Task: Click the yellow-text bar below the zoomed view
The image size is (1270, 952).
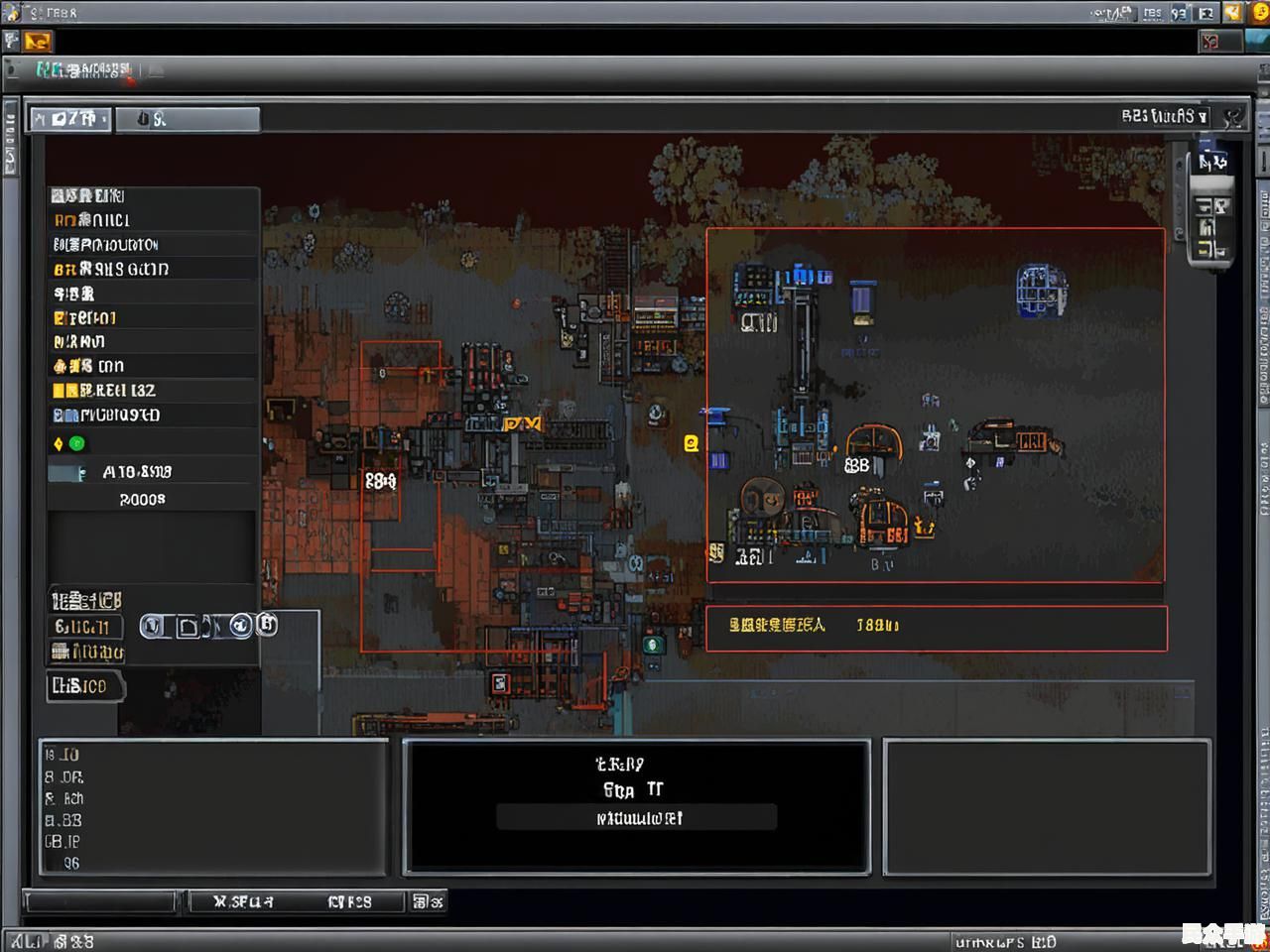Action: point(936,627)
